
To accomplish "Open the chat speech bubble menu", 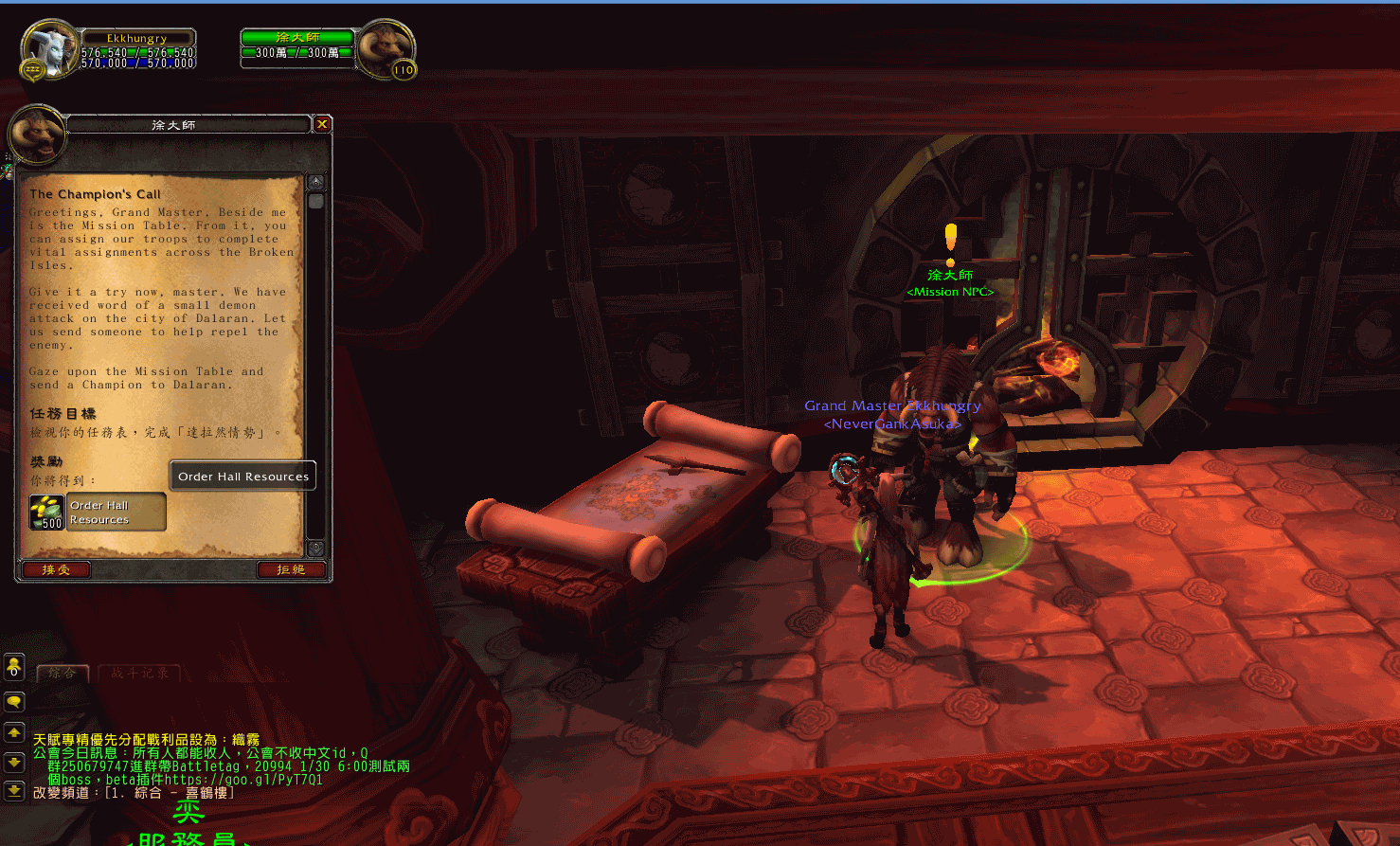I will [14, 702].
